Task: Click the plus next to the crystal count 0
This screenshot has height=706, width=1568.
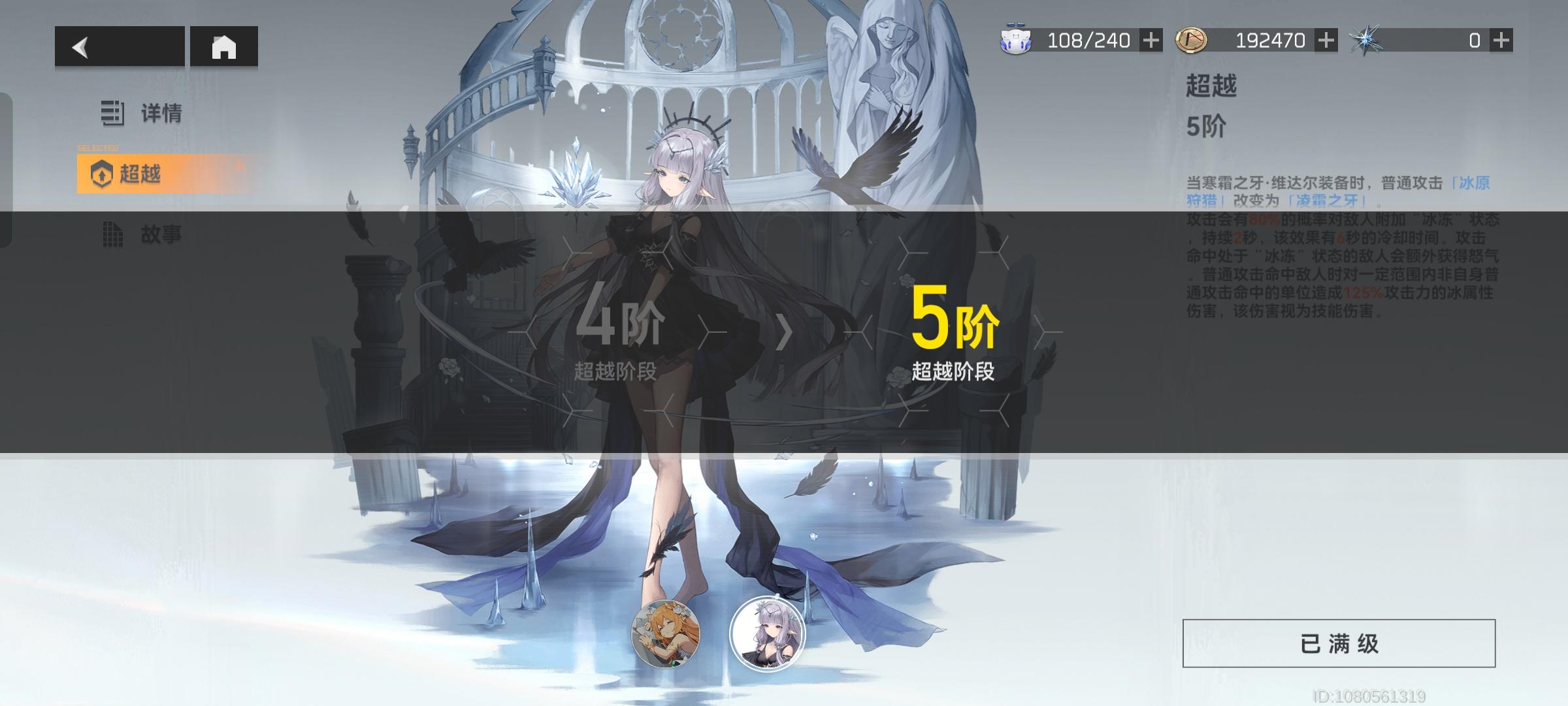Action: click(1501, 41)
